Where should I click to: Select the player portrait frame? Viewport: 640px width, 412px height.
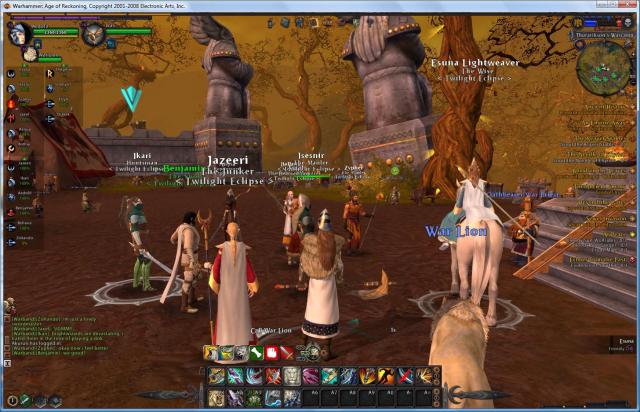20,34
